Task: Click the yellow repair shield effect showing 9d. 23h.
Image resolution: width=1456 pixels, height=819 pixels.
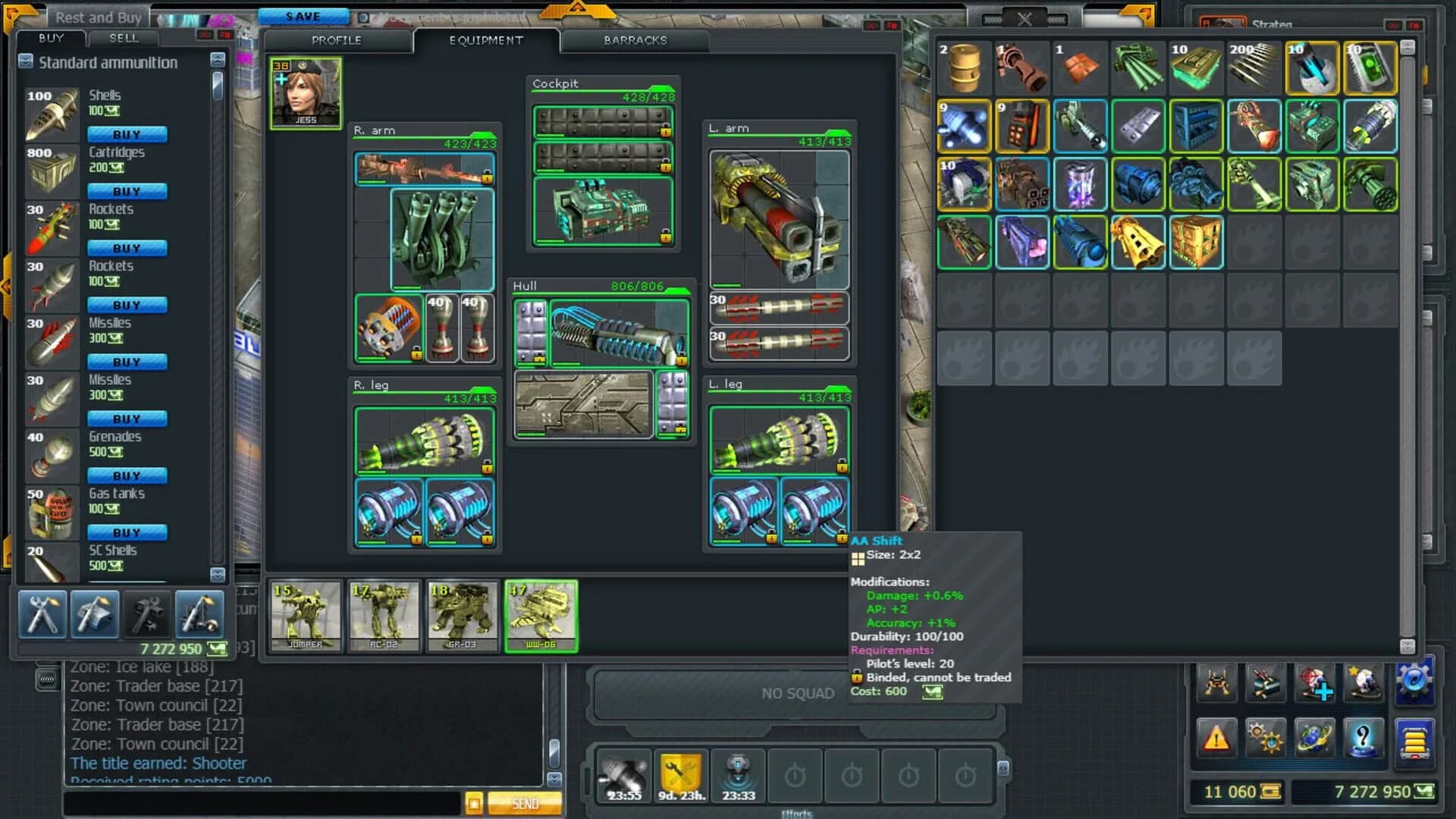Action: [x=680, y=775]
